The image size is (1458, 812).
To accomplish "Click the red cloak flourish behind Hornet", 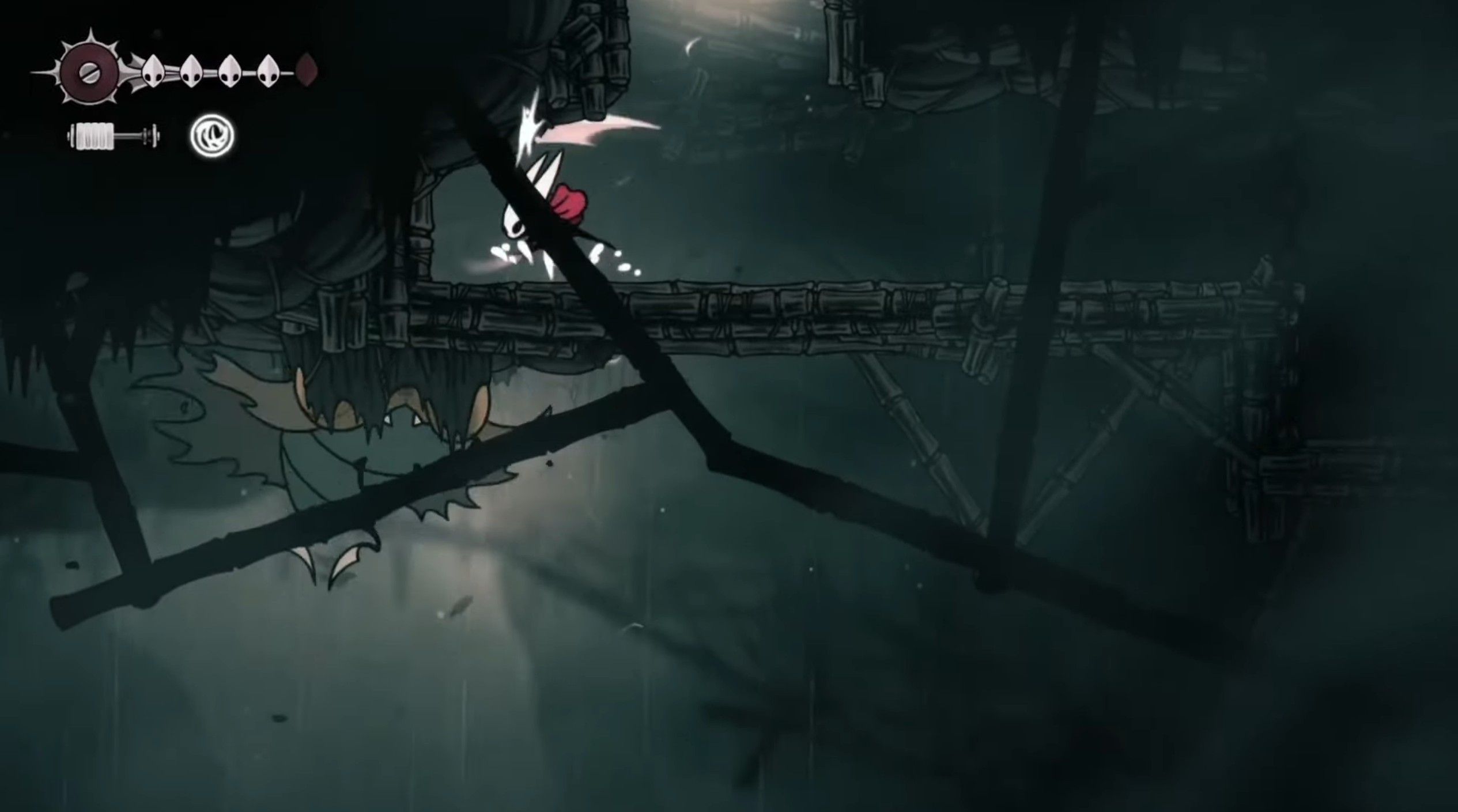I will point(571,202).
